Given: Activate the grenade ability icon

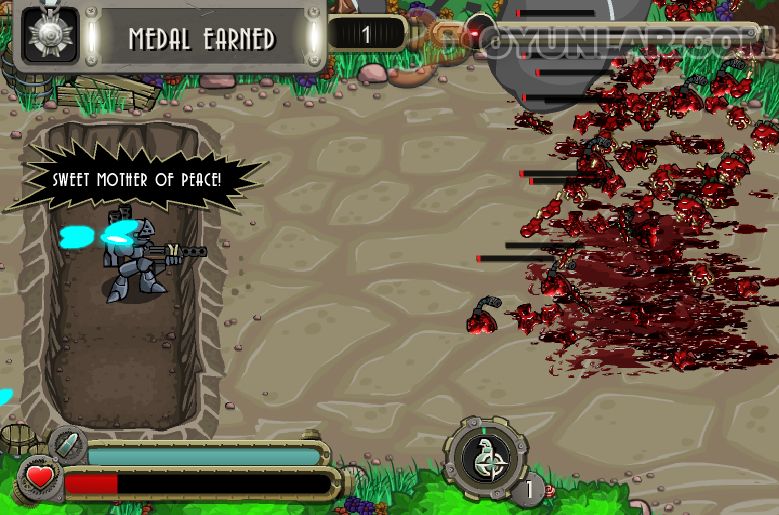Looking at the screenshot, I should (x=487, y=460).
